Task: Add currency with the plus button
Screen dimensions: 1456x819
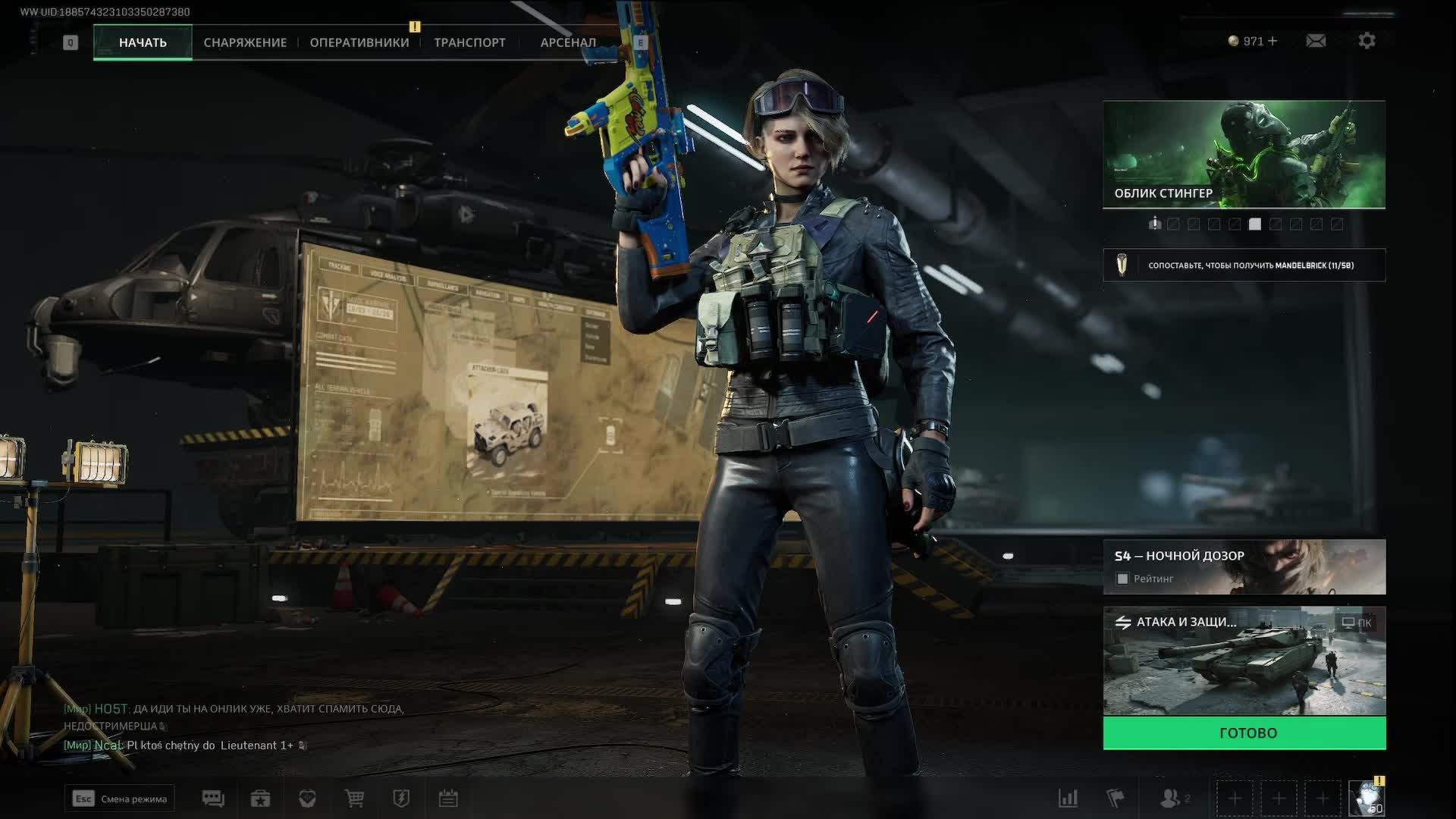Action: [1272, 41]
